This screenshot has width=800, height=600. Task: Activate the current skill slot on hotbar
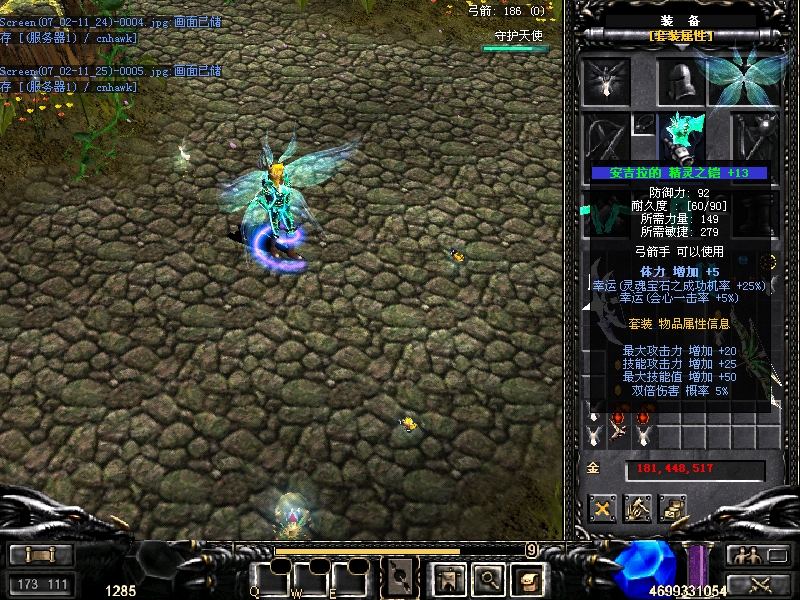coord(402,576)
